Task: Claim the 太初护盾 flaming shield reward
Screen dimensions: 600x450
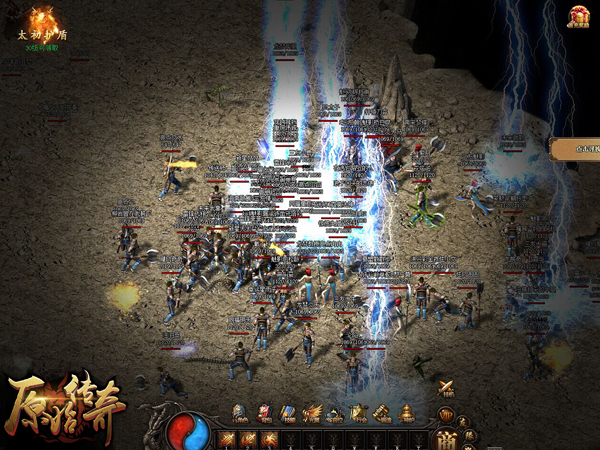Action: (x=42, y=20)
